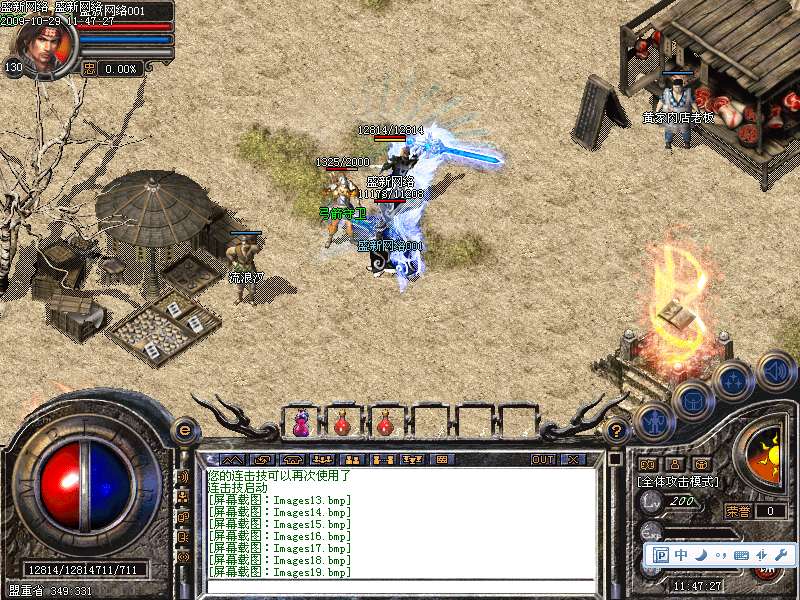Click the 荣誉 honor label
This screenshot has width=800, height=600.
point(738,511)
